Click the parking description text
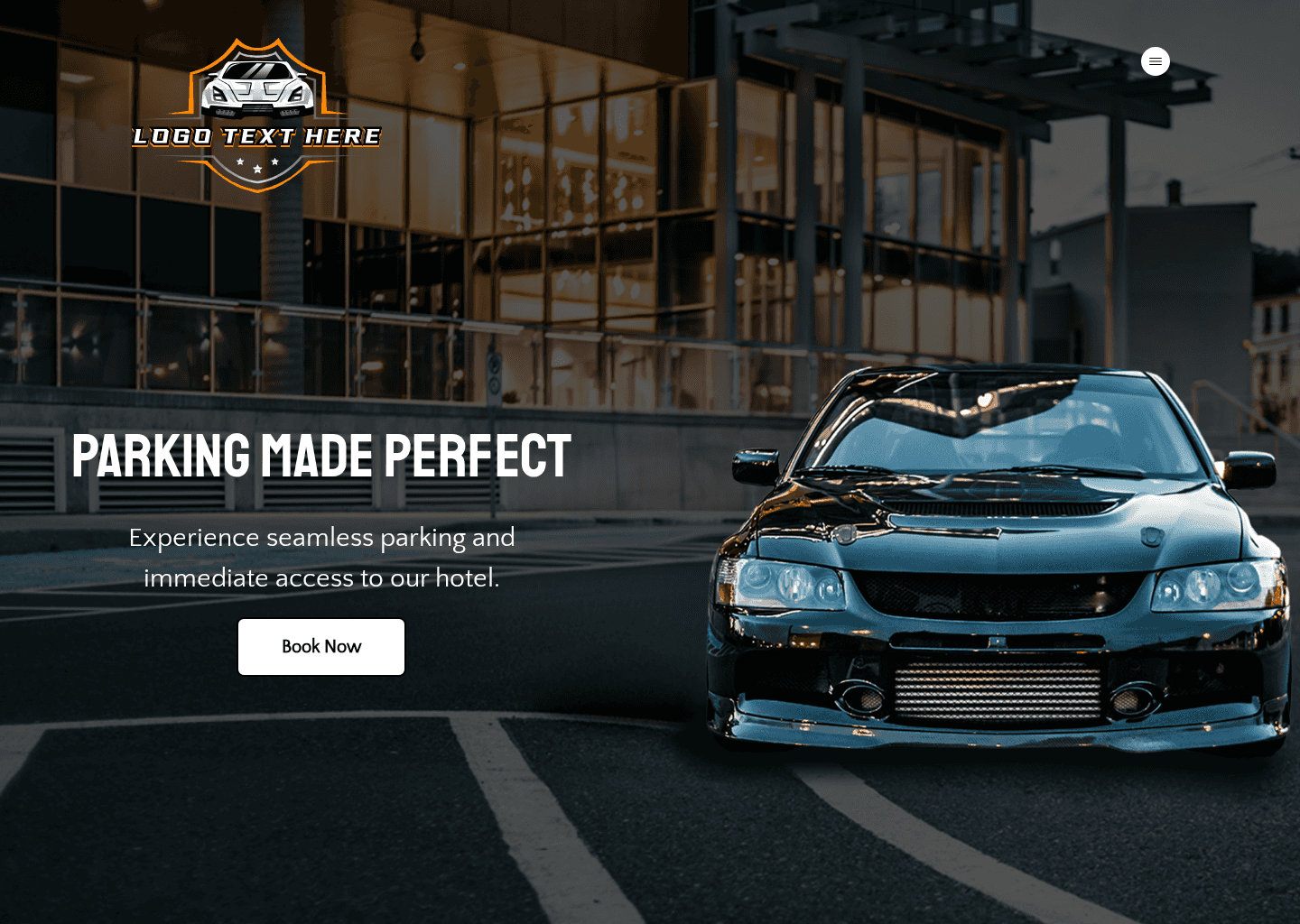Image resolution: width=1300 pixels, height=924 pixels. (321, 557)
